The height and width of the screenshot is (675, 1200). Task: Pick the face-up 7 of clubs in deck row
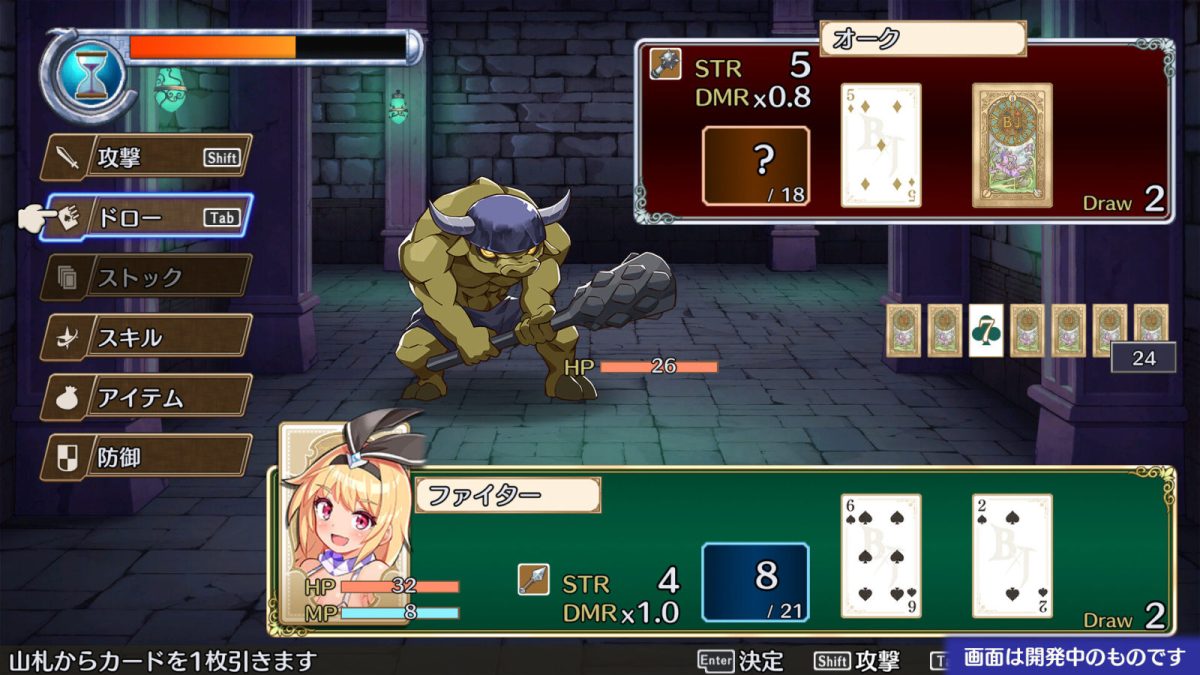pos(985,330)
